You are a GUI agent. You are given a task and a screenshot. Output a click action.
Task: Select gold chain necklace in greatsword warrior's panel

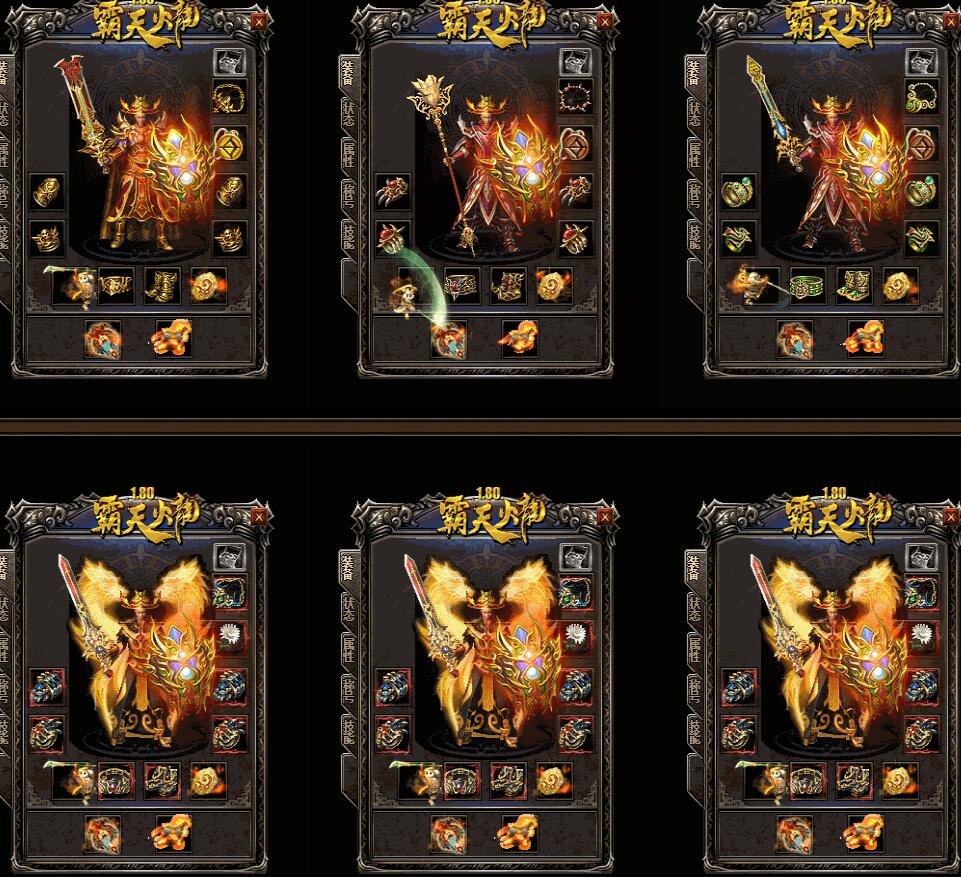pyautogui.click(x=229, y=98)
